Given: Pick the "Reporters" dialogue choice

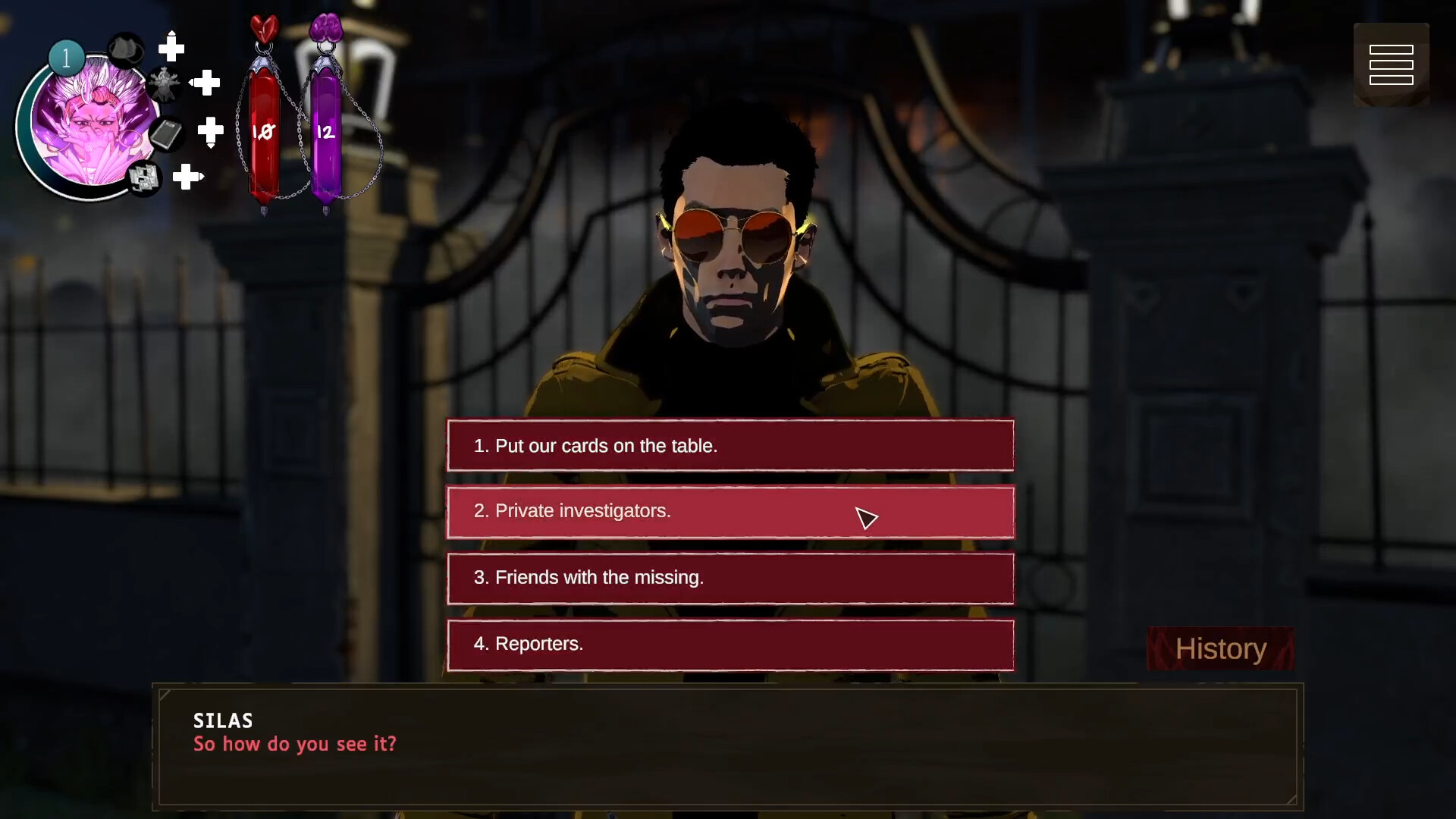Looking at the screenshot, I should 730,645.
